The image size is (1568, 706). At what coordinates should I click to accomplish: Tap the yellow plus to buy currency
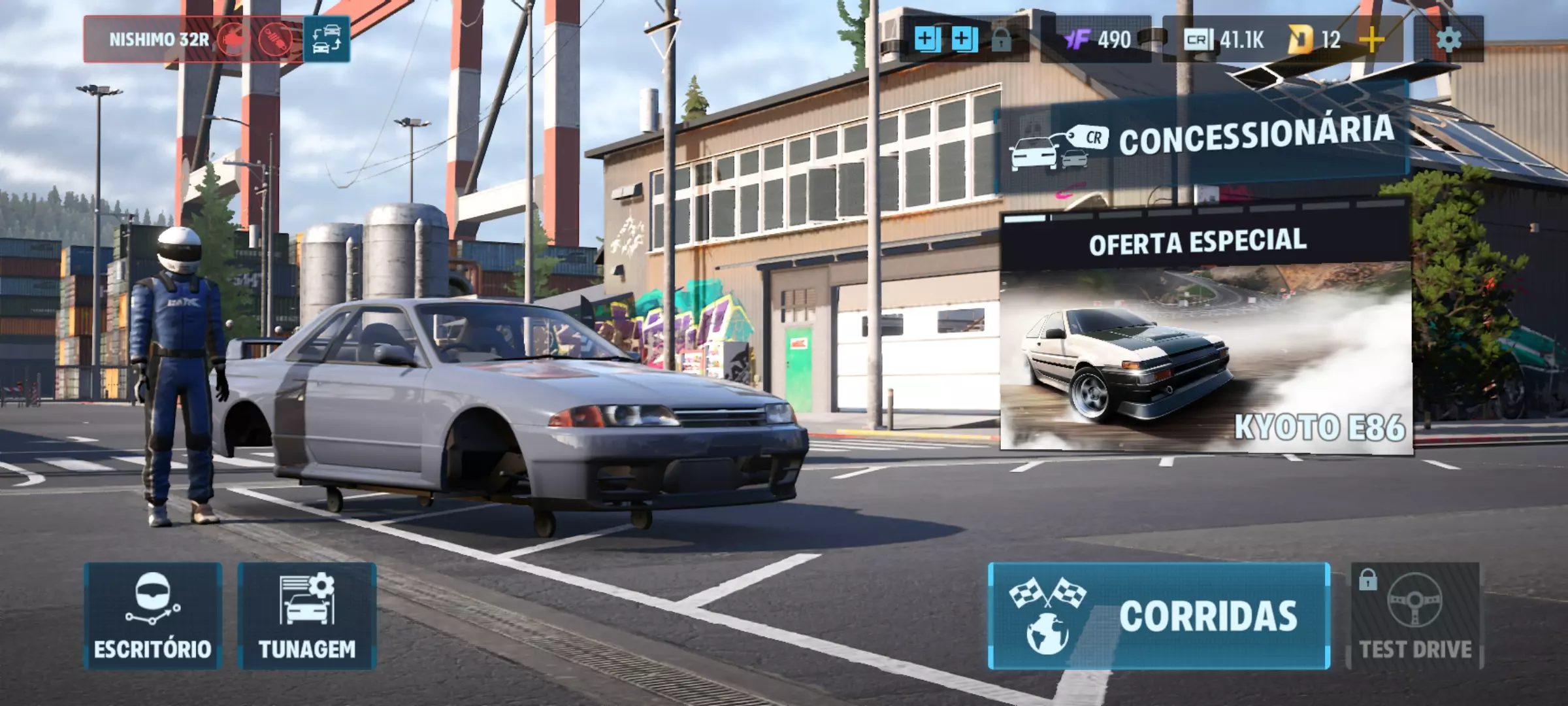tap(1371, 40)
